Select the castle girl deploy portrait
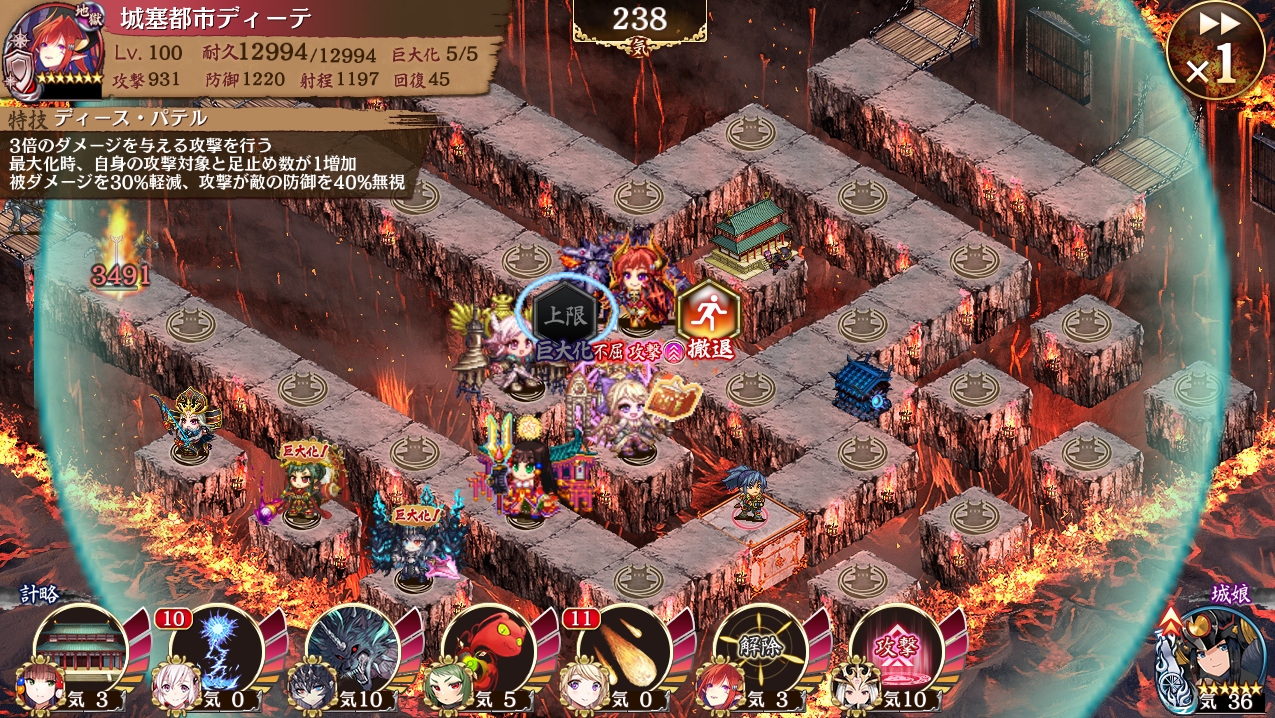Screen dimensions: 1275x718 1213,655
